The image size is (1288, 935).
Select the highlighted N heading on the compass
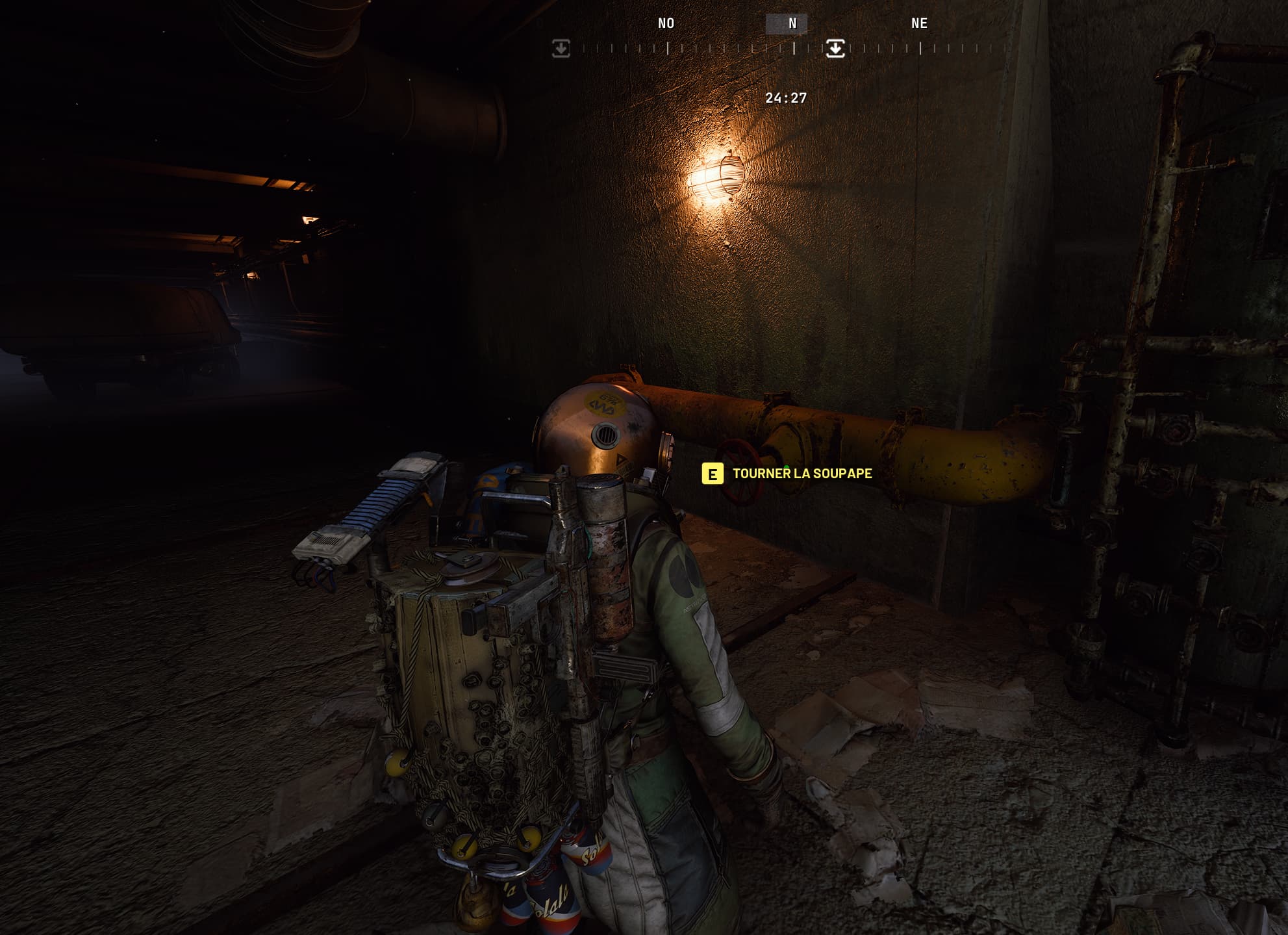(792, 23)
